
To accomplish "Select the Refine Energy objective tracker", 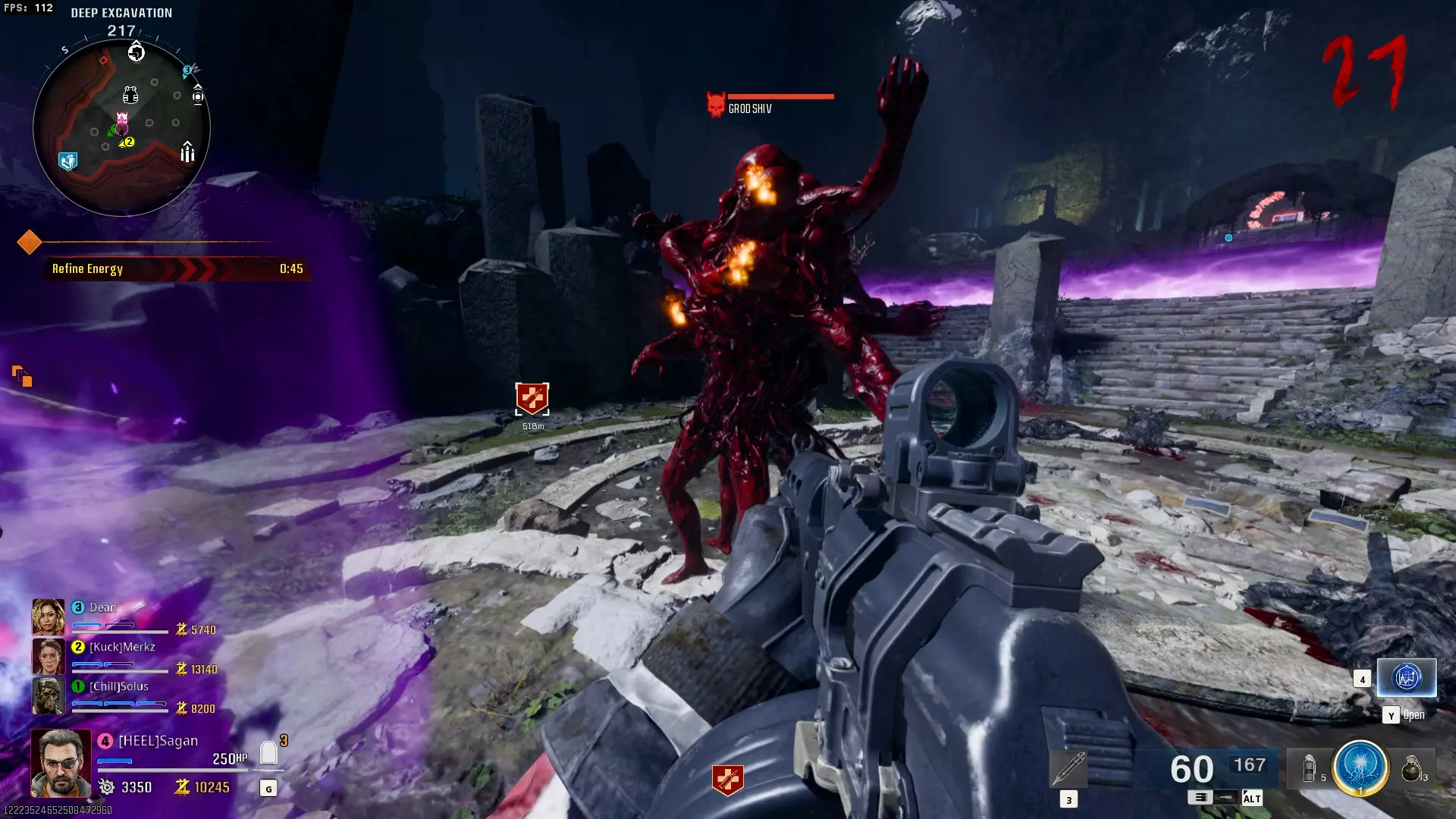I will (177, 268).
